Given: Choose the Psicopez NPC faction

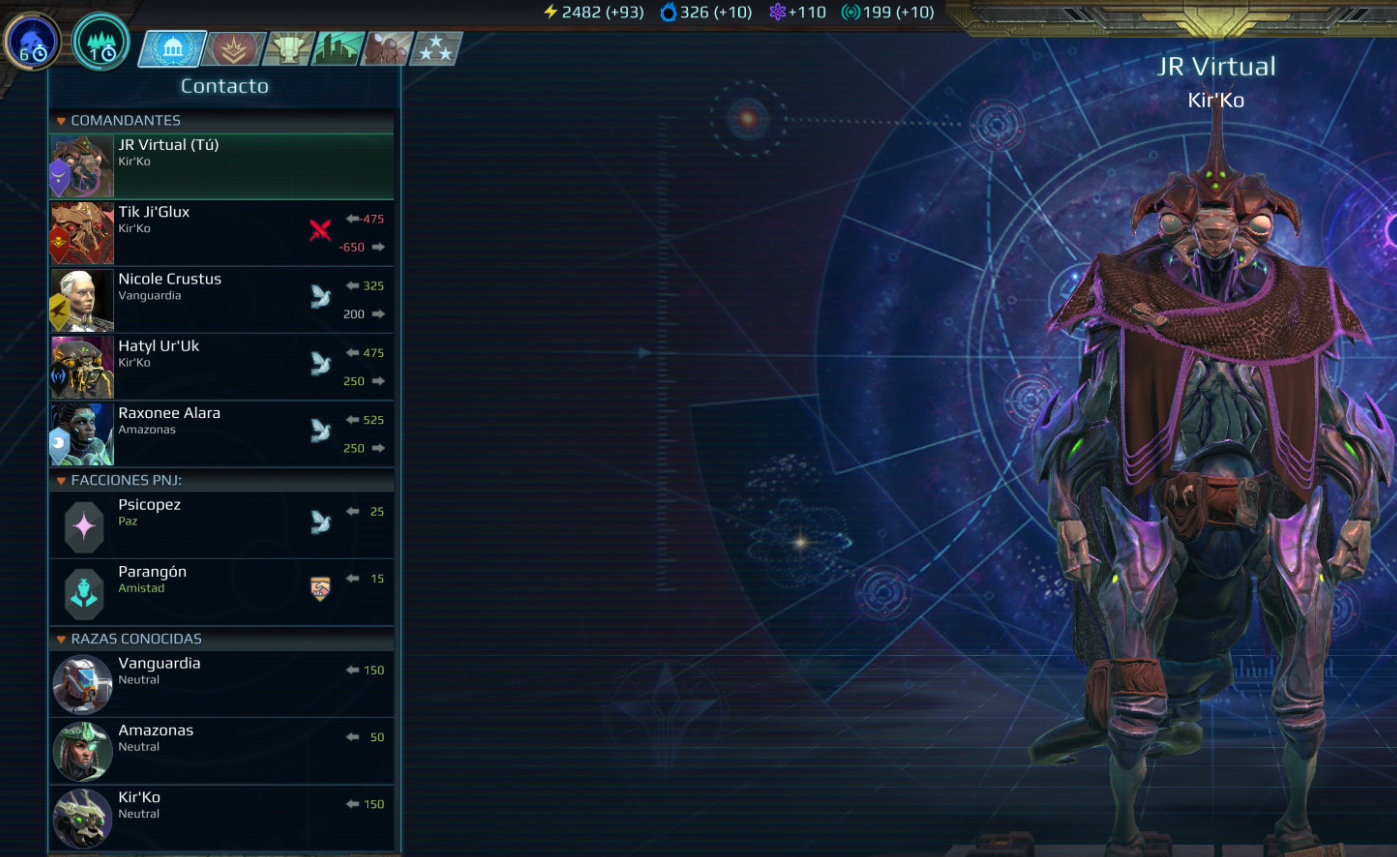Looking at the screenshot, I should coord(221,525).
